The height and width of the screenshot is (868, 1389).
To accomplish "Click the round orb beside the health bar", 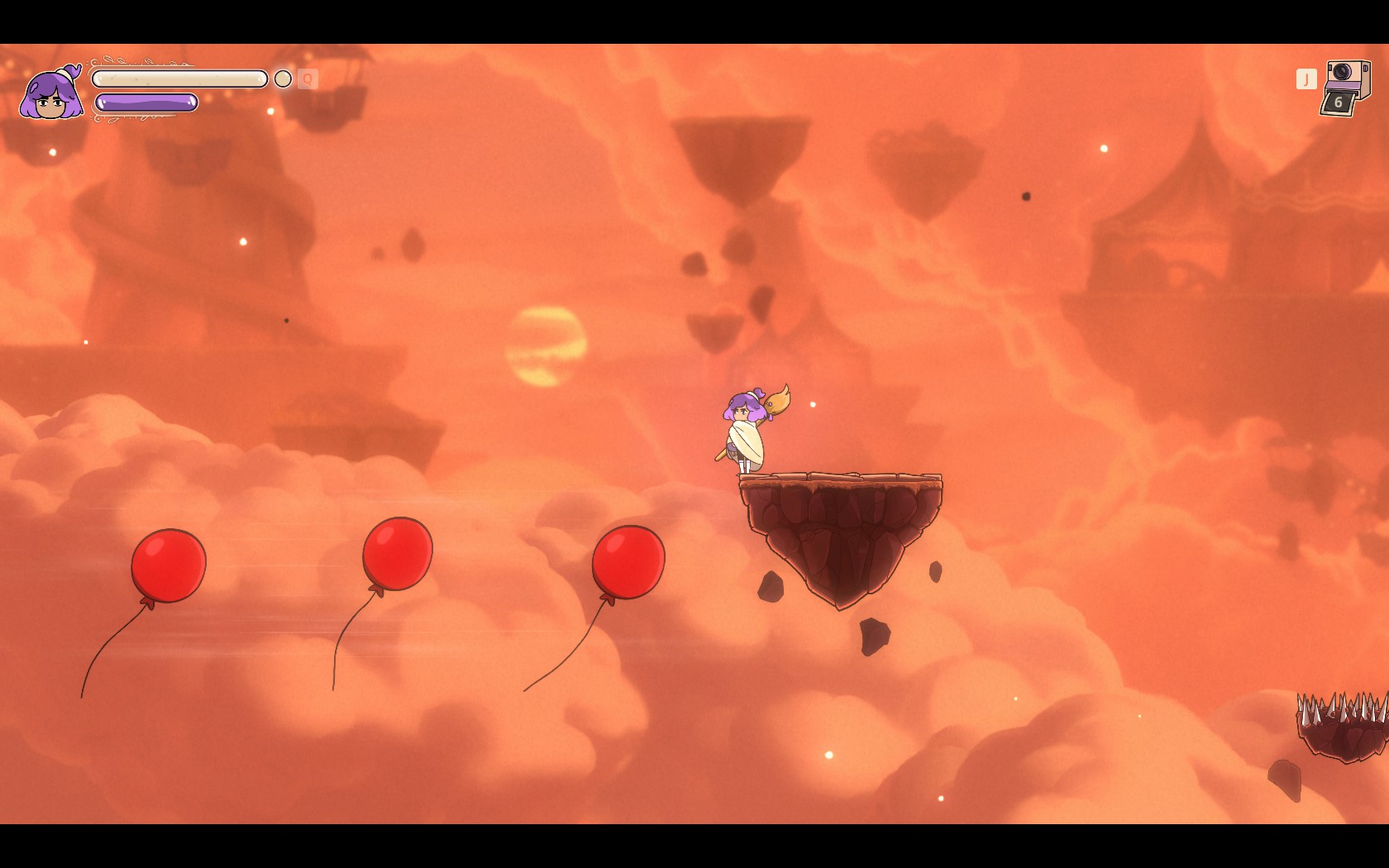I will [283, 79].
